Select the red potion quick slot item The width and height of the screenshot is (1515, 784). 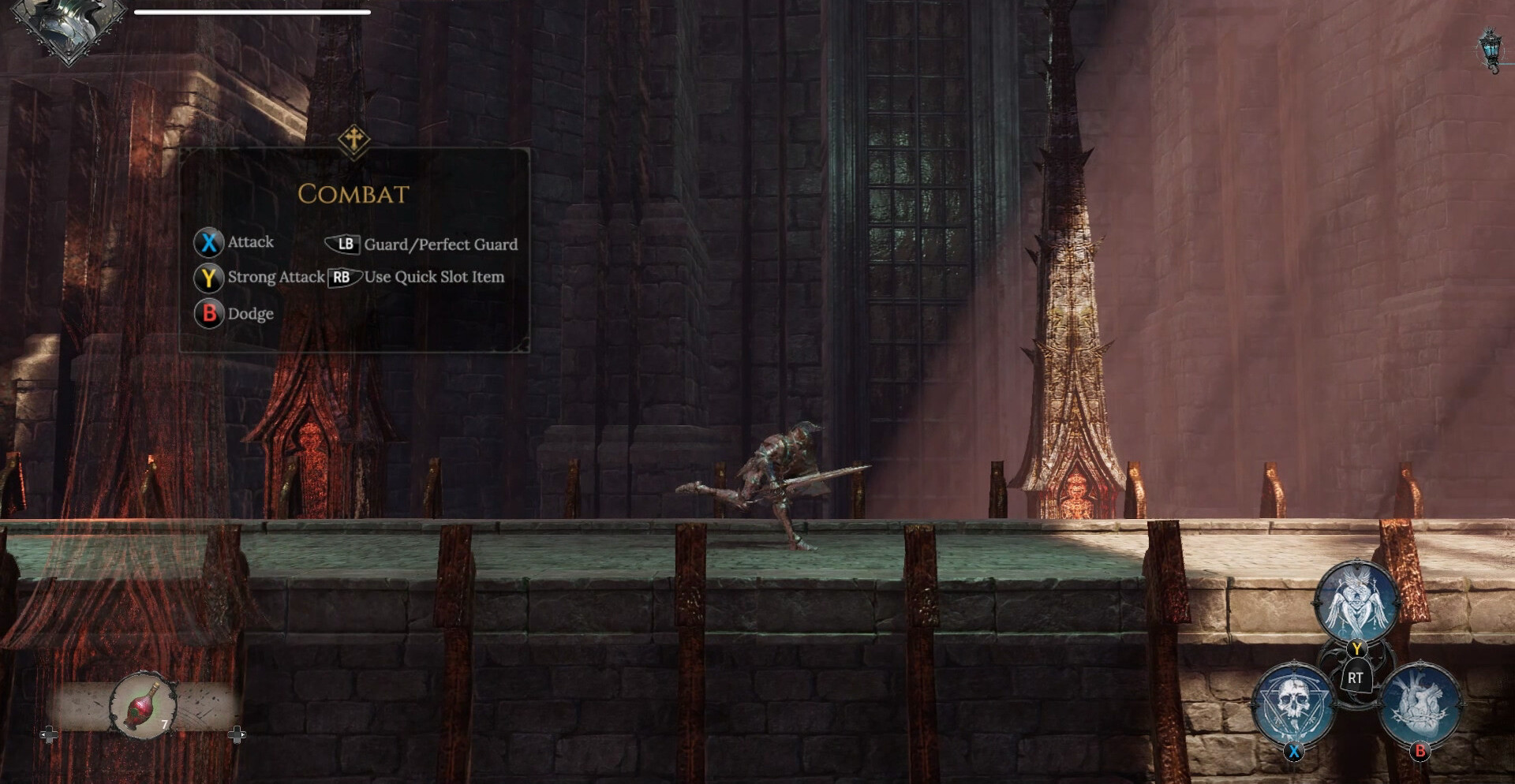click(x=143, y=704)
